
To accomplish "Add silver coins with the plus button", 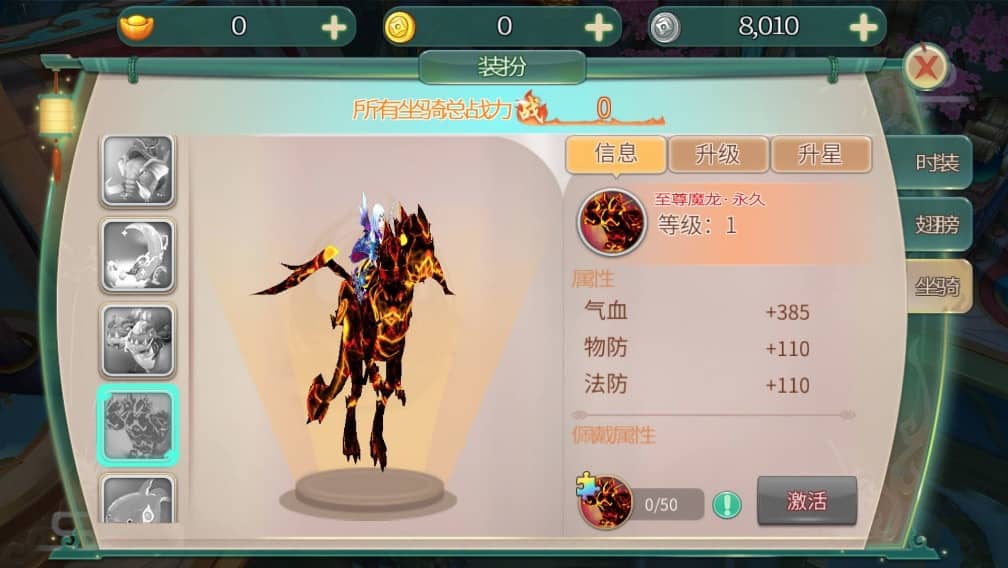I will pyautogui.click(x=863, y=27).
